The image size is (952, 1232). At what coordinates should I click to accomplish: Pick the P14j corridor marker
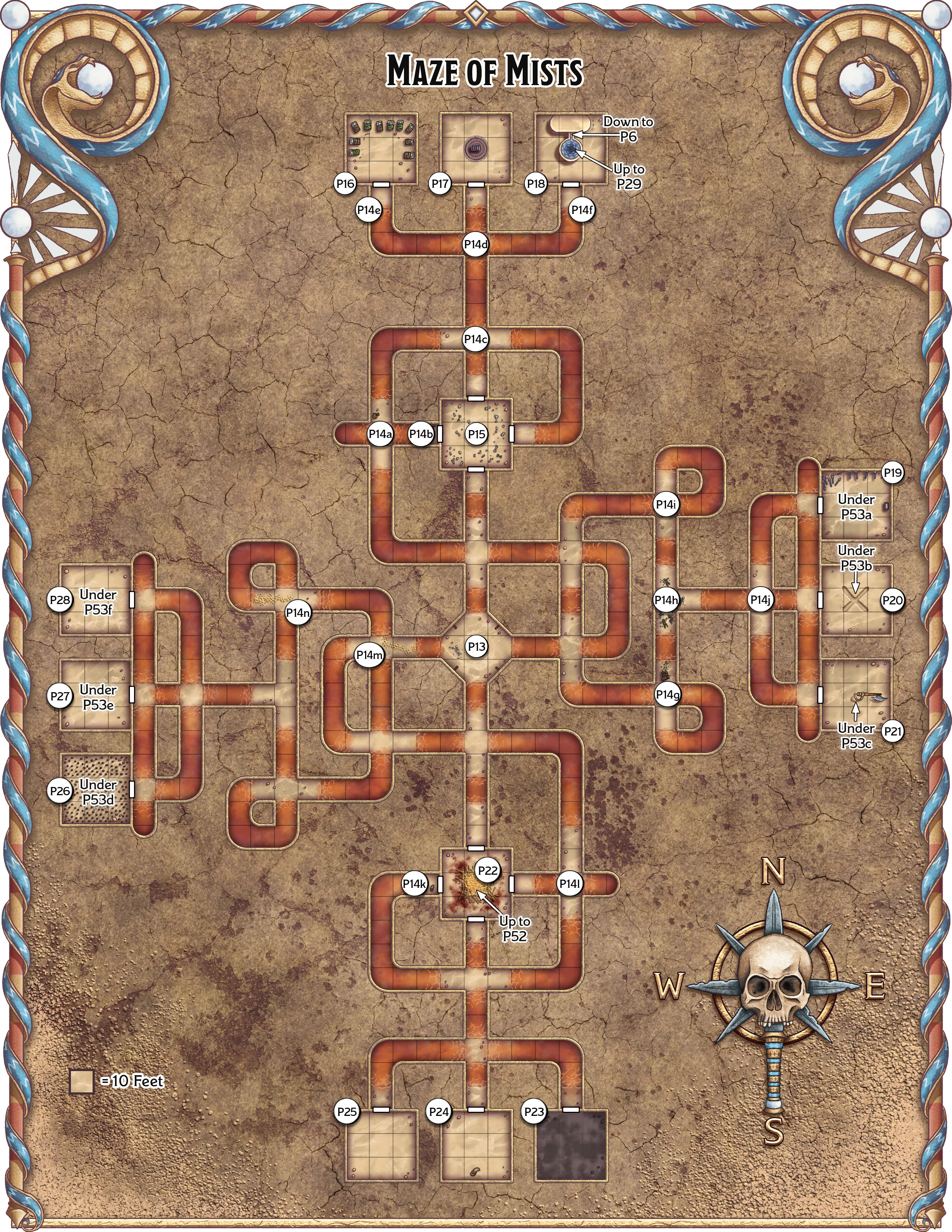pos(760,600)
